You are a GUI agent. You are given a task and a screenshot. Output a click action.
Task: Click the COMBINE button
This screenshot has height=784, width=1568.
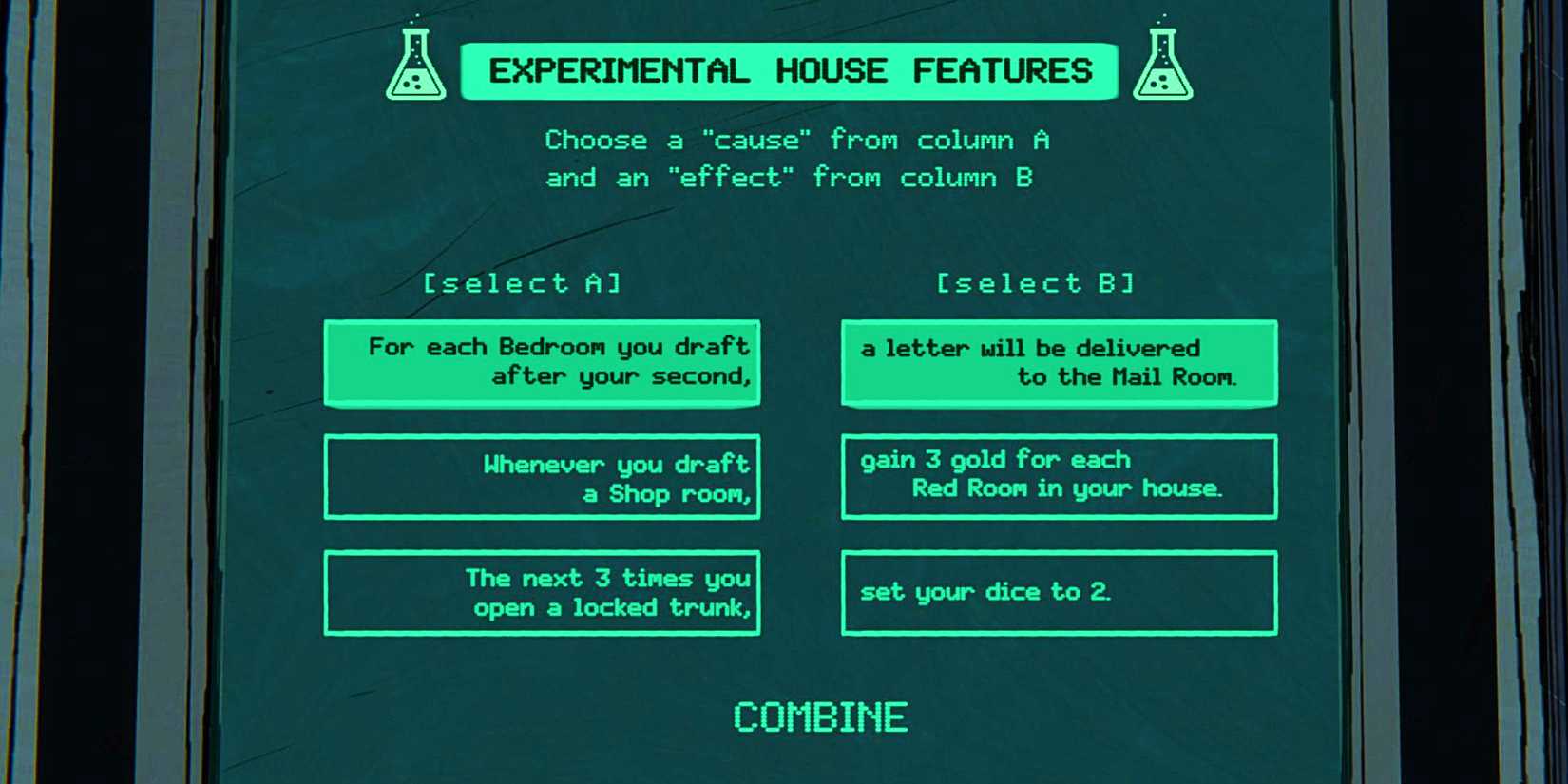pyautogui.click(x=821, y=716)
